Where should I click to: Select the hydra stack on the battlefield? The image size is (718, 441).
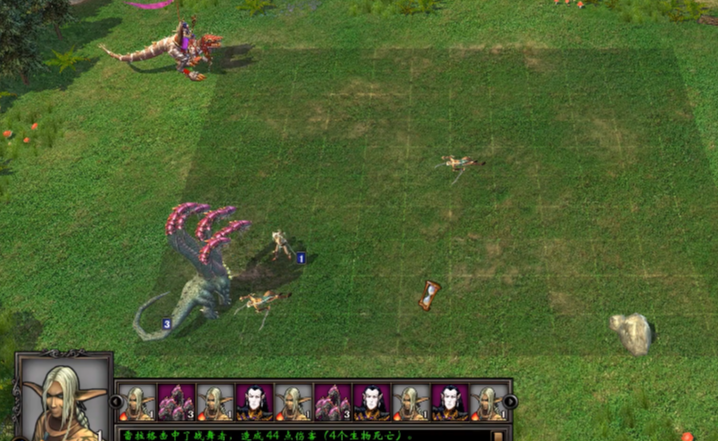(x=200, y=265)
